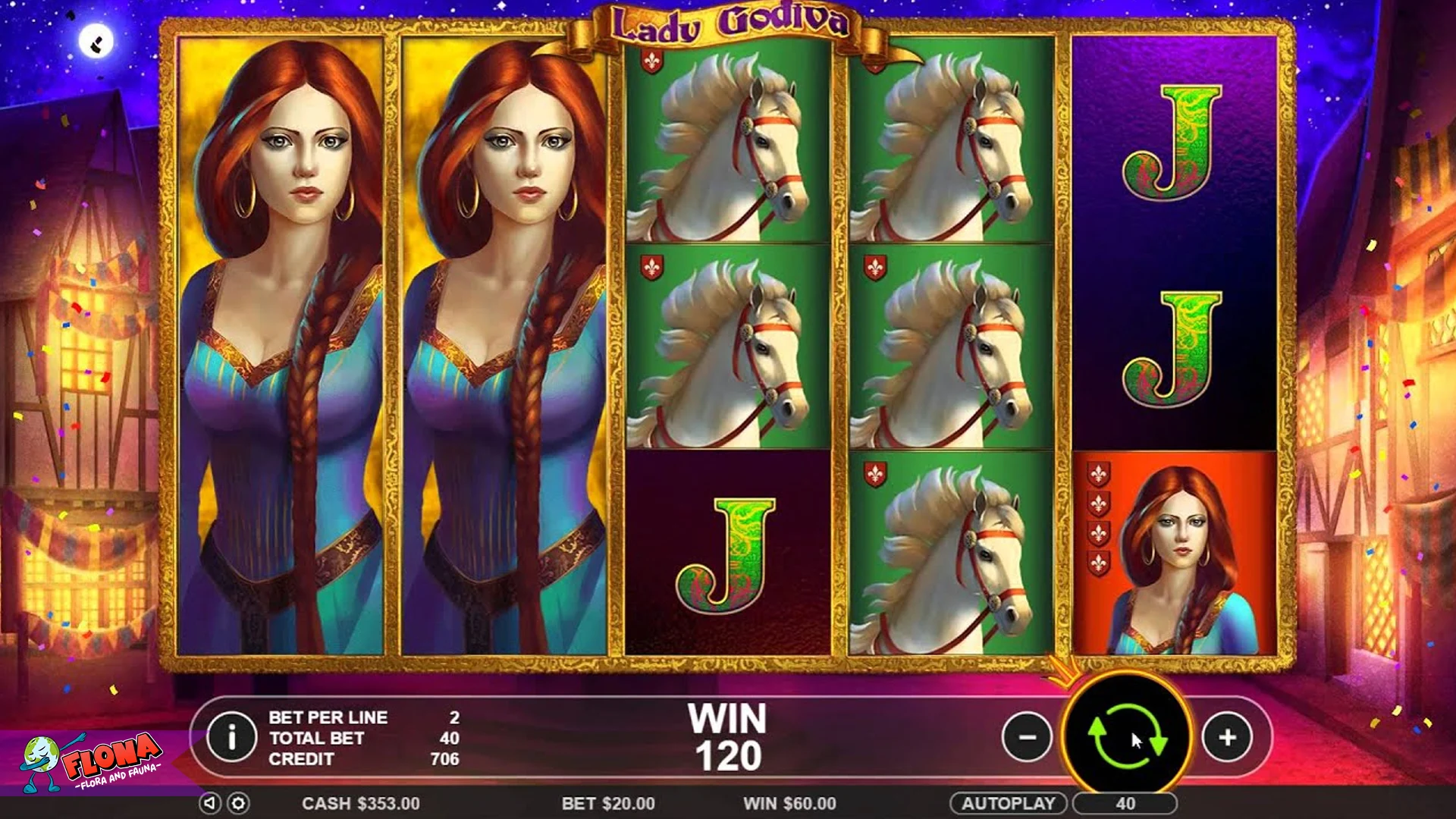Viewport: 1456px width, 819px height.
Task: Open the settings gear menu
Action: pos(237,803)
